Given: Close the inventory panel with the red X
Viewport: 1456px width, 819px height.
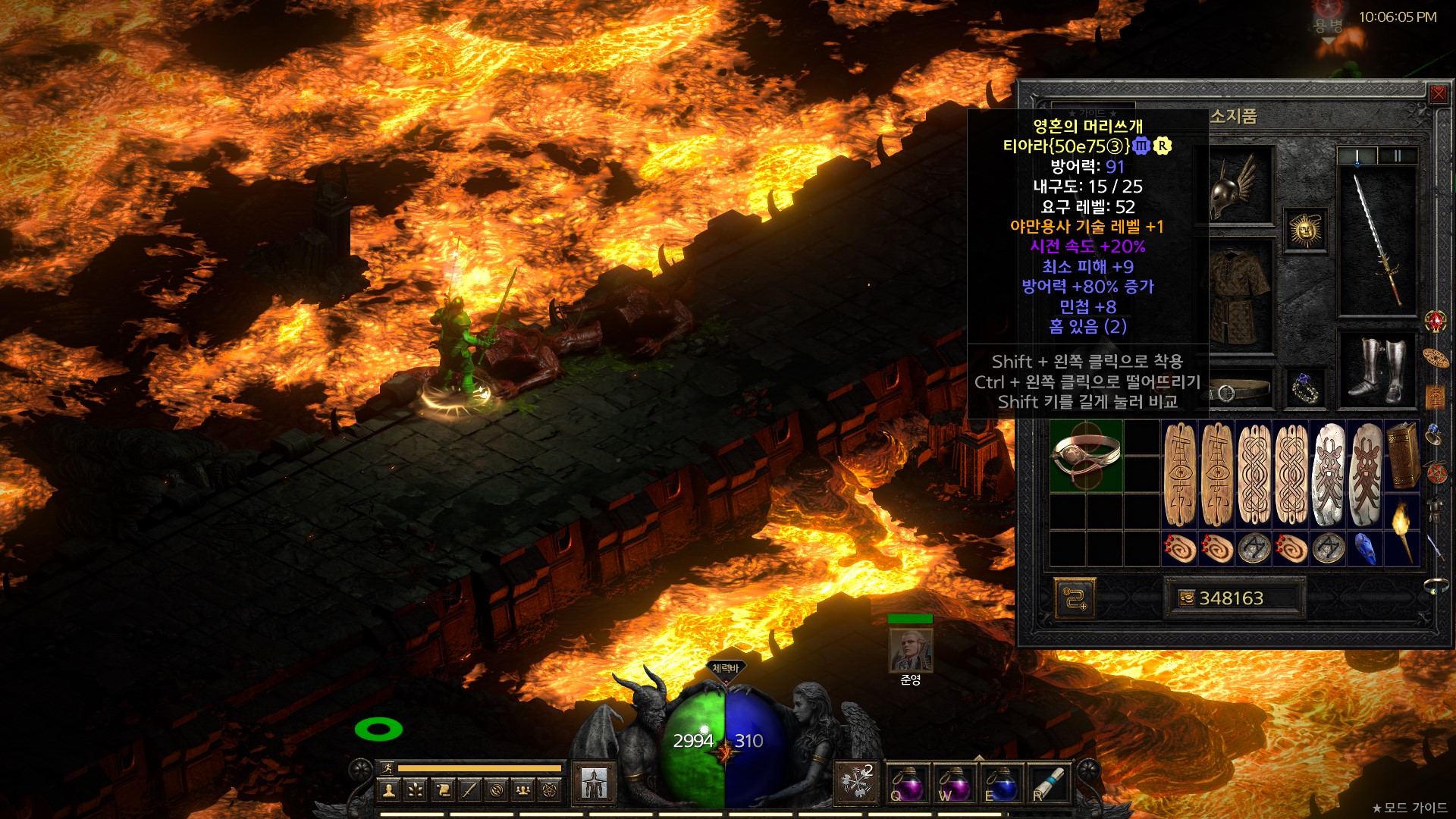Looking at the screenshot, I should (x=1438, y=94).
